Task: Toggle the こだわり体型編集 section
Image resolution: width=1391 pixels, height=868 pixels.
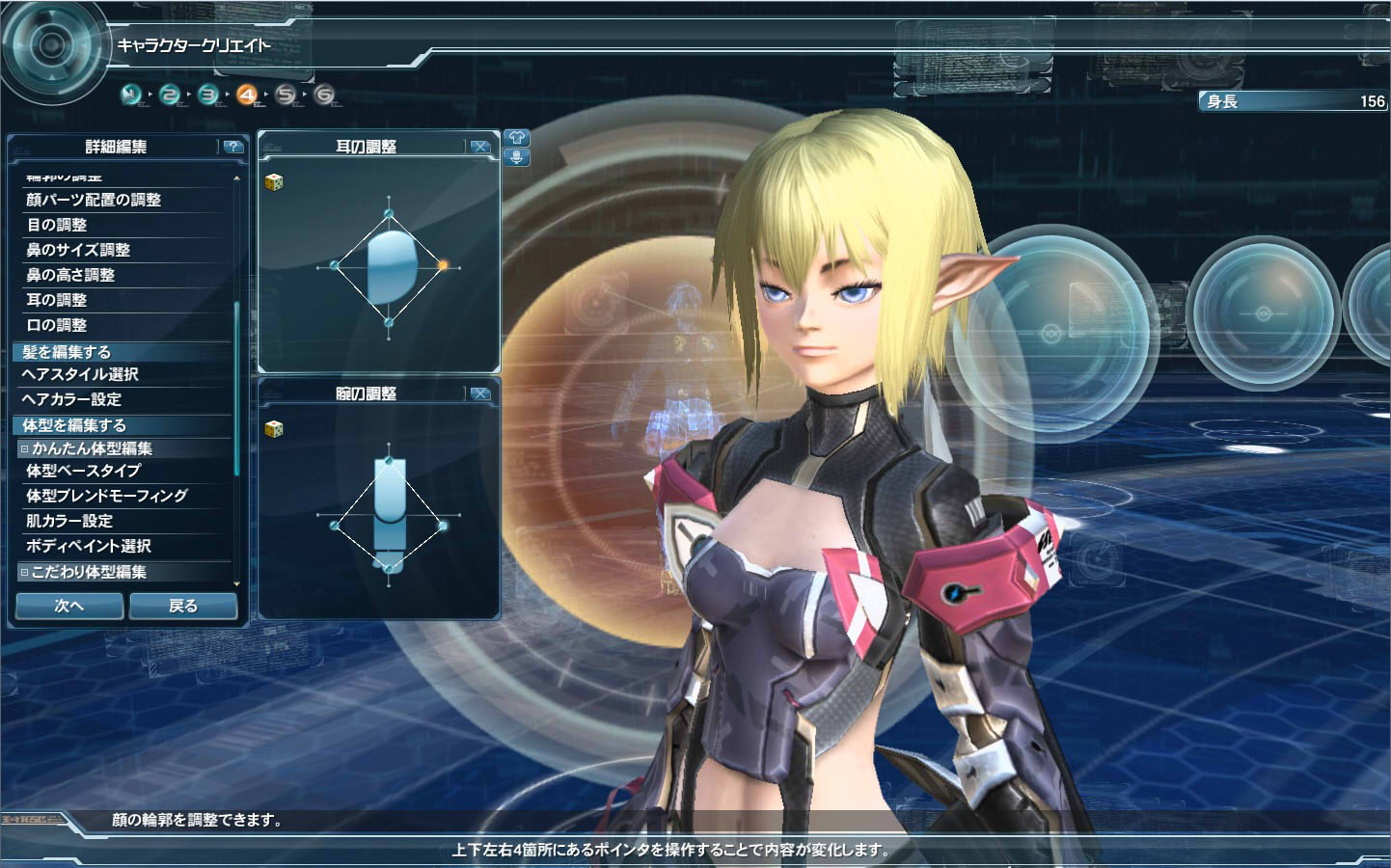Action: [25, 572]
